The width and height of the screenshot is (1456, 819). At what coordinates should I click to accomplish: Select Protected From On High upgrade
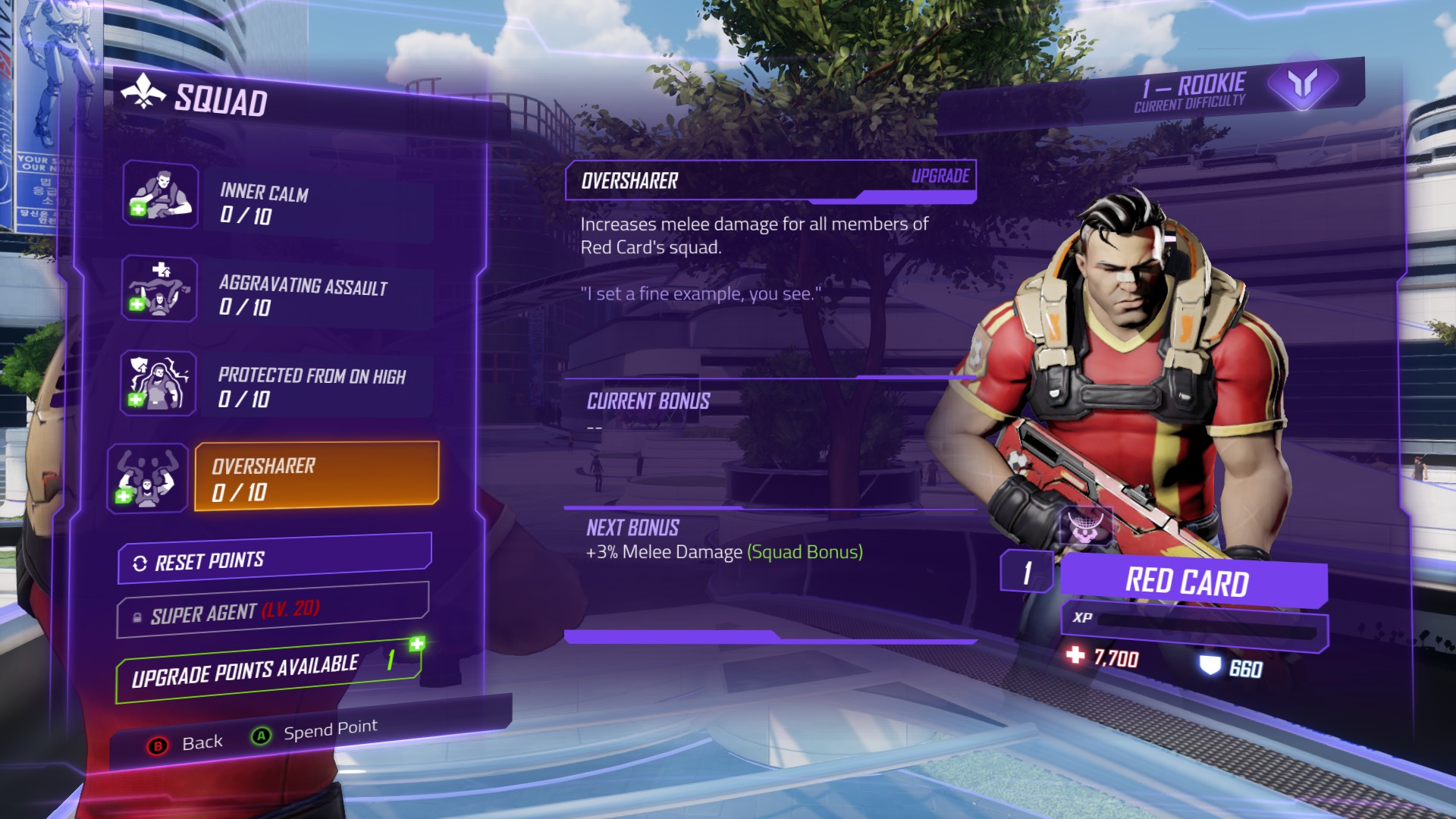tap(315, 386)
